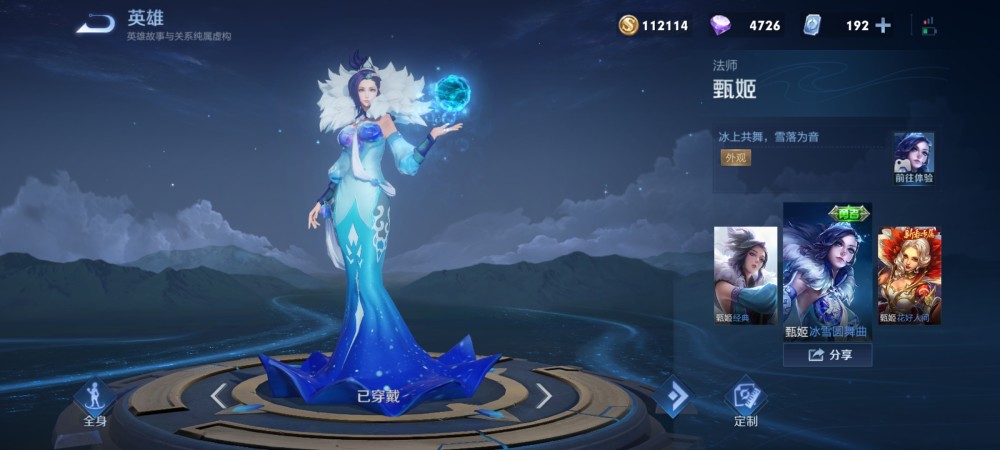Show previous hero with left arrow
The width and height of the screenshot is (1000, 450).
pos(218,396)
